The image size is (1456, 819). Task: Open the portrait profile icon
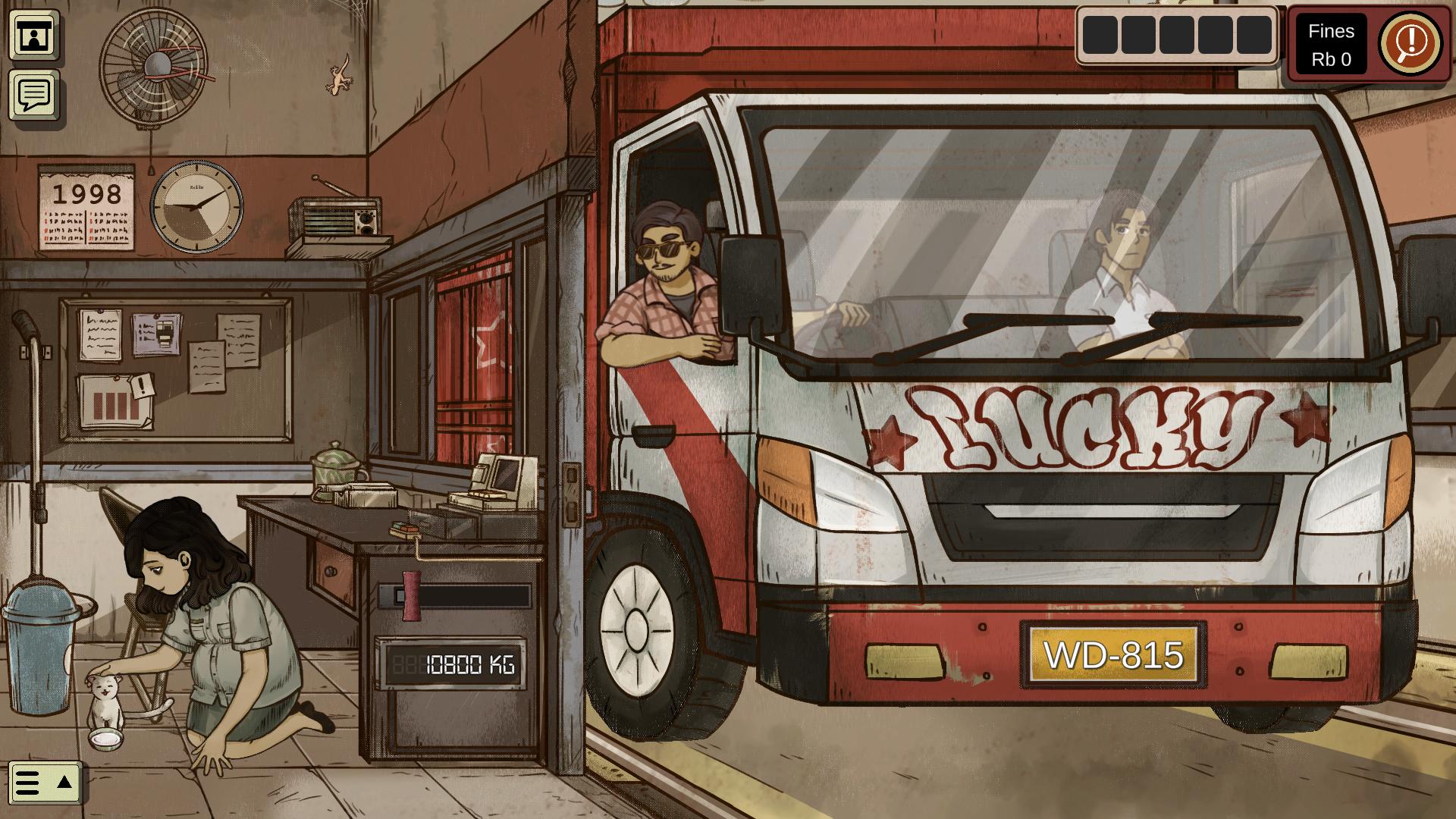coord(33,36)
